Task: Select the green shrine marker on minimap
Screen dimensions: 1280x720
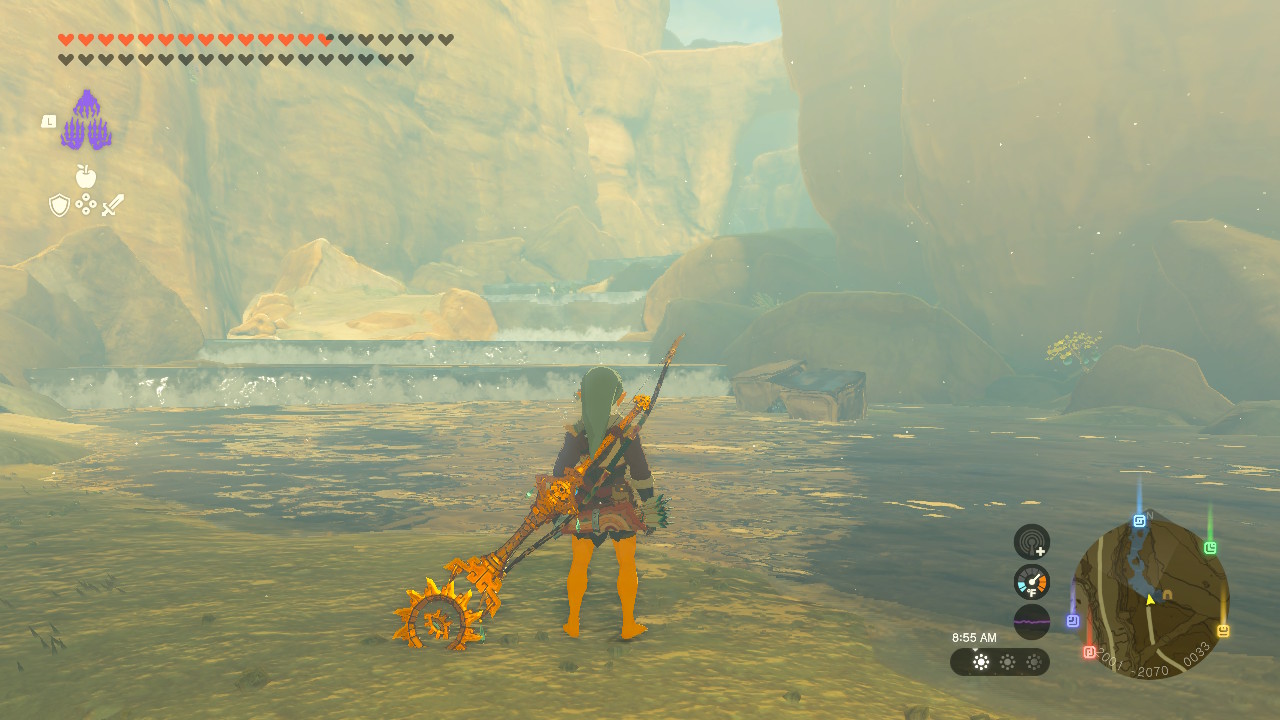Action: click(x=1210, y=548)
